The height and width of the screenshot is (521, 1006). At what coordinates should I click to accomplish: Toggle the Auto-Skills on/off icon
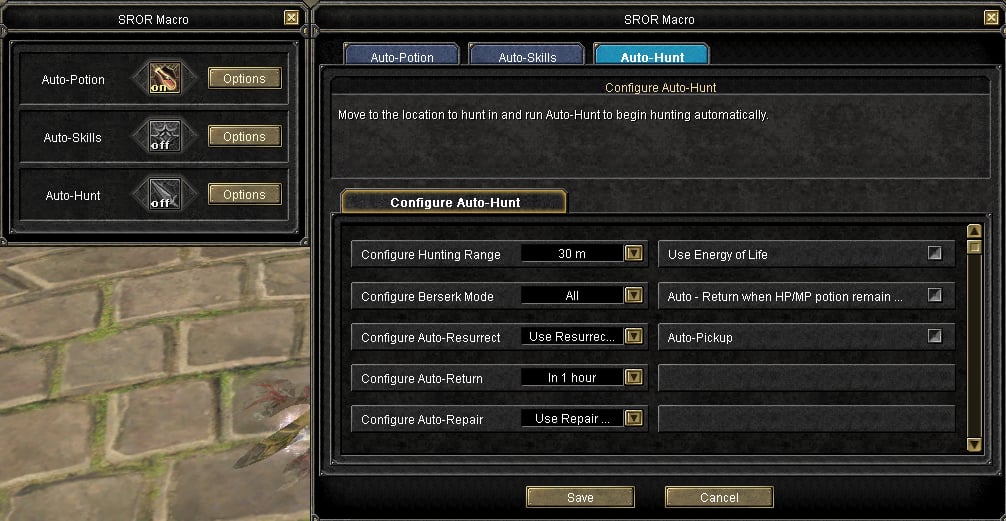162,137
